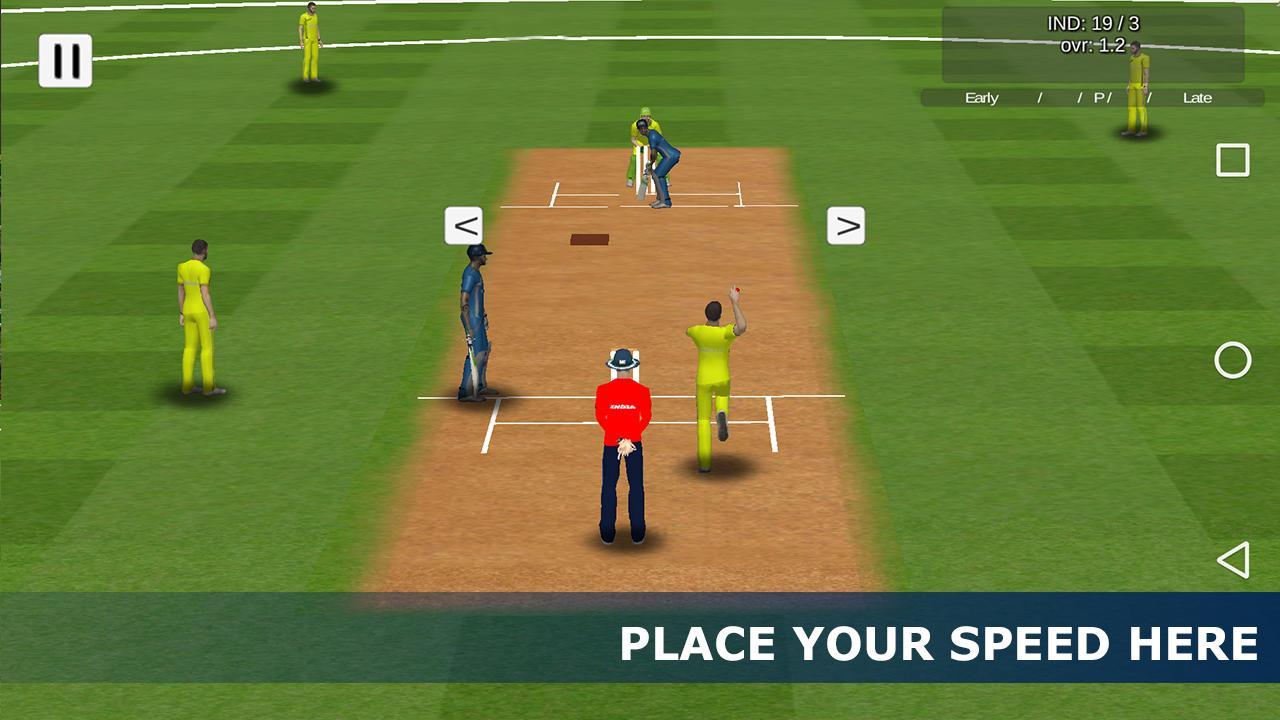1280x720 pixels.
Task: Tap the ovr: 1.2 overs display
Action: pyautogui.click(x=1093, y=44)
